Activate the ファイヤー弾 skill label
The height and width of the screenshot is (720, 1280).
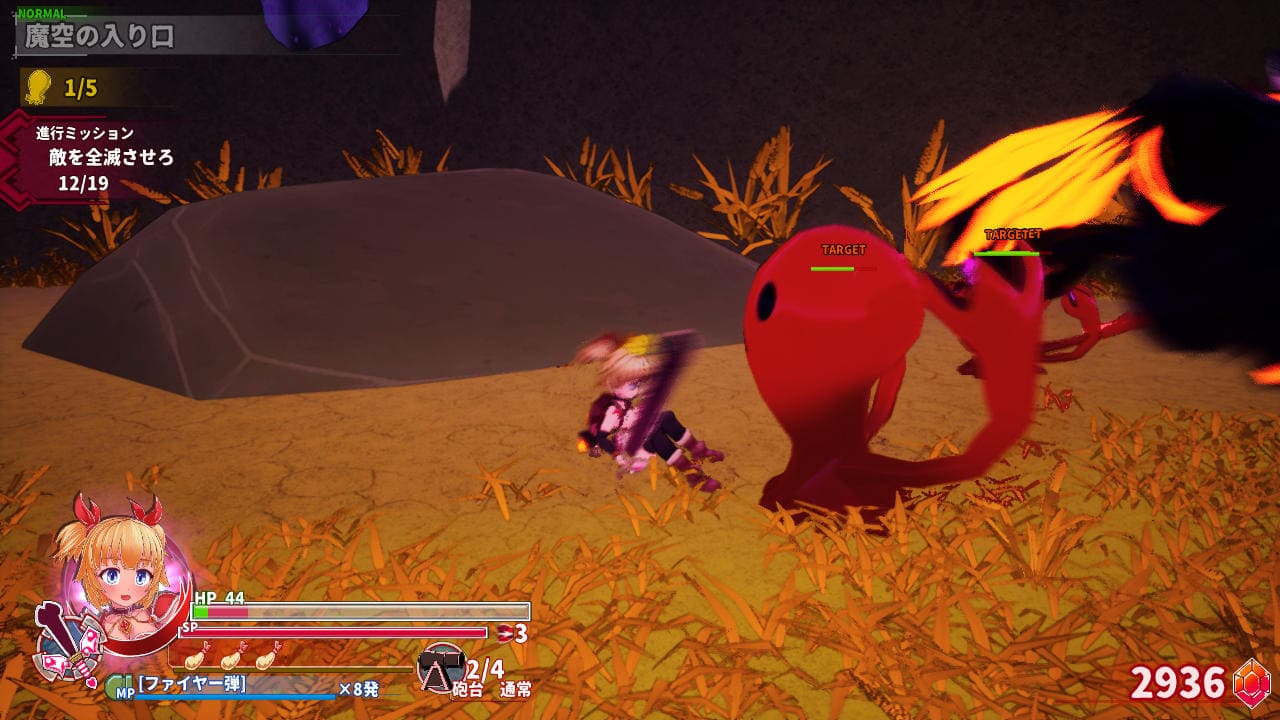[192, 685]
